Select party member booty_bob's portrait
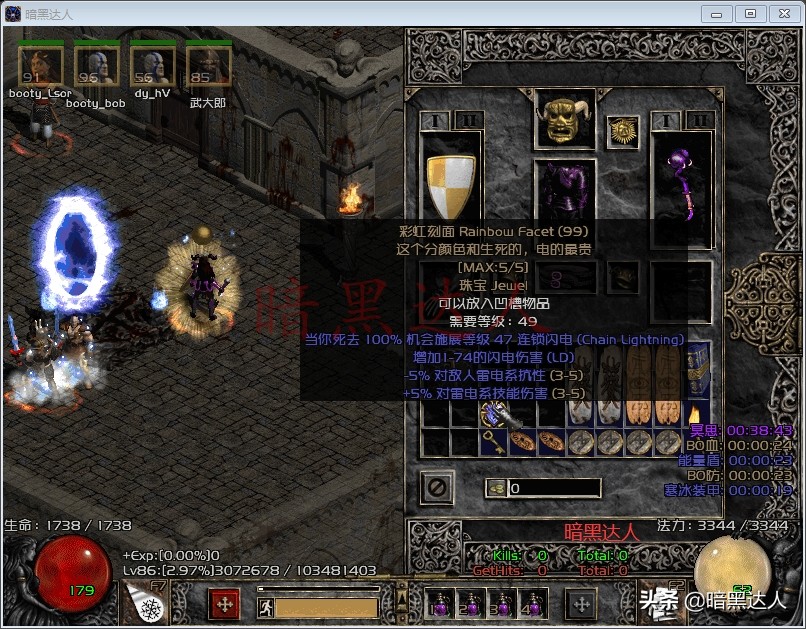Image resolution: width=806 pixels, height=629 pixels. pyautogui.click(x=96, y=67)
